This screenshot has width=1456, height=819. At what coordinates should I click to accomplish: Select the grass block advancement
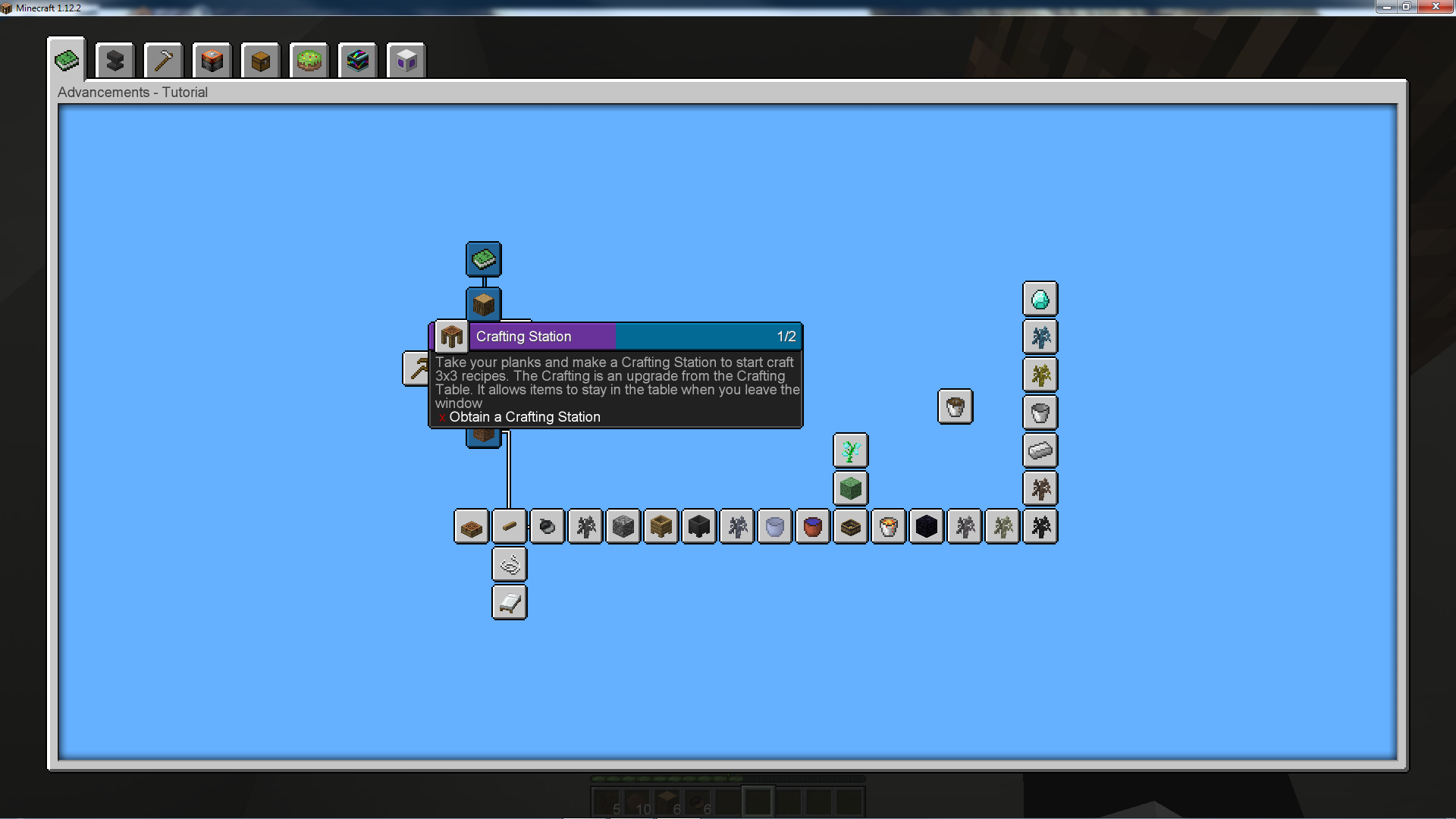coord(850,488)
